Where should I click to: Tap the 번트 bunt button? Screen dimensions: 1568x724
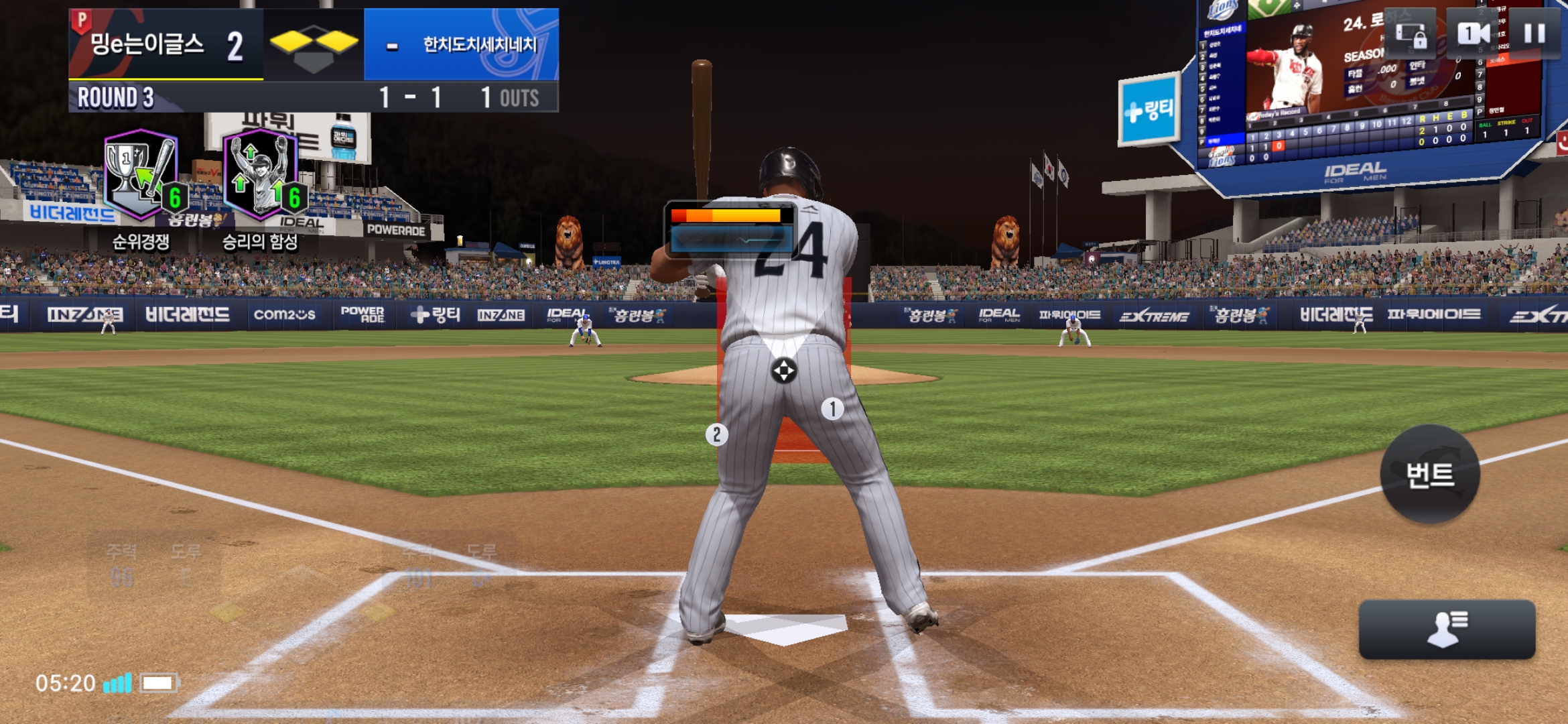(x=1430, y=475)
